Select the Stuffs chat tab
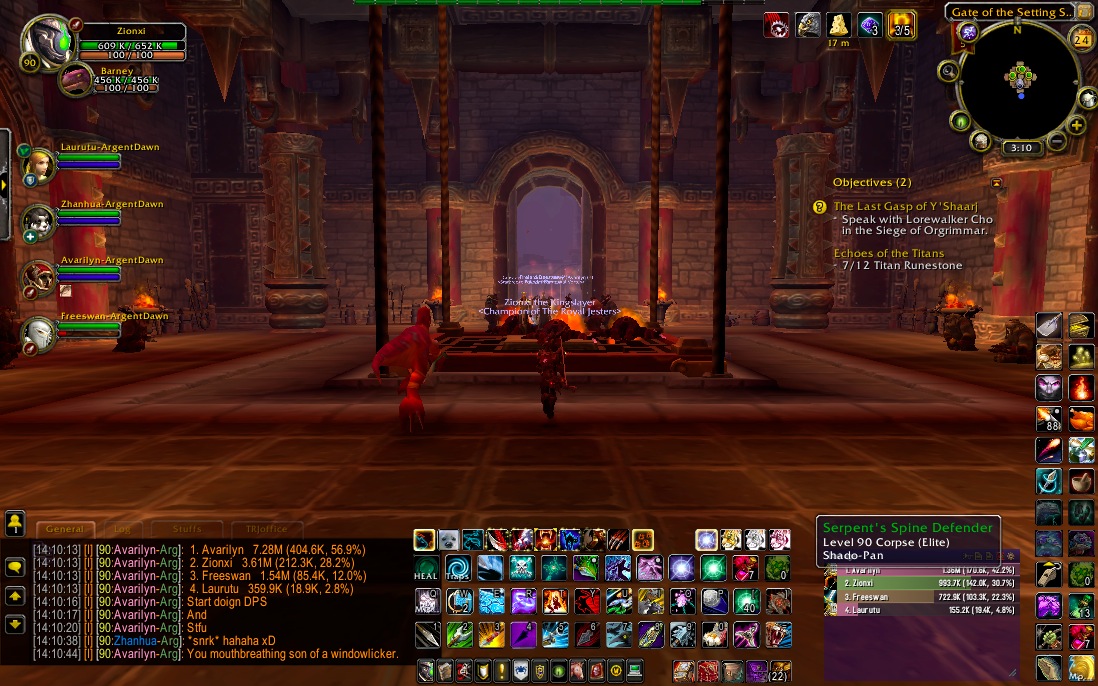 (x=187, y=529)
